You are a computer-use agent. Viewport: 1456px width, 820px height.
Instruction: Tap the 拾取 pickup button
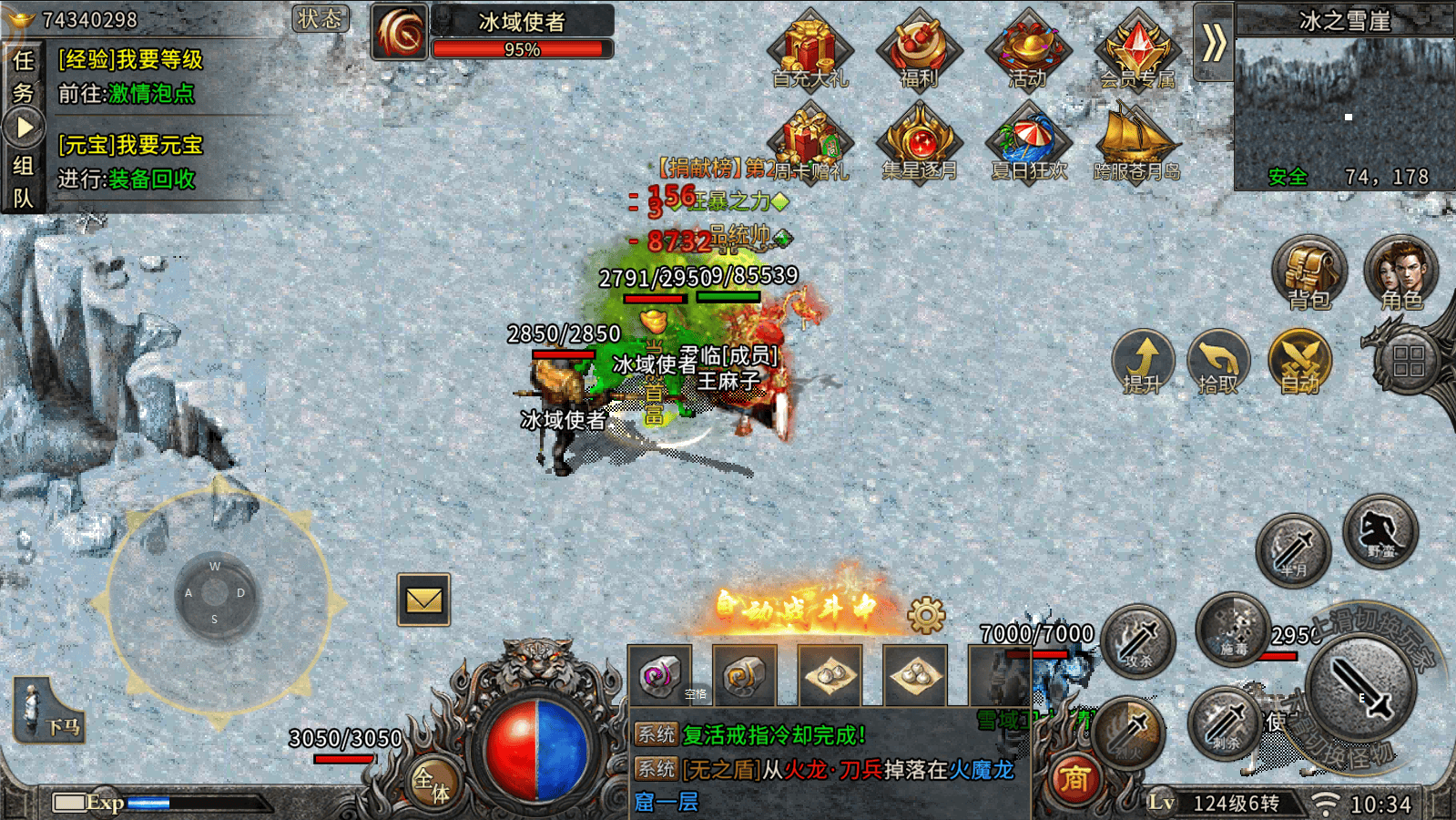click(1218, 362)
